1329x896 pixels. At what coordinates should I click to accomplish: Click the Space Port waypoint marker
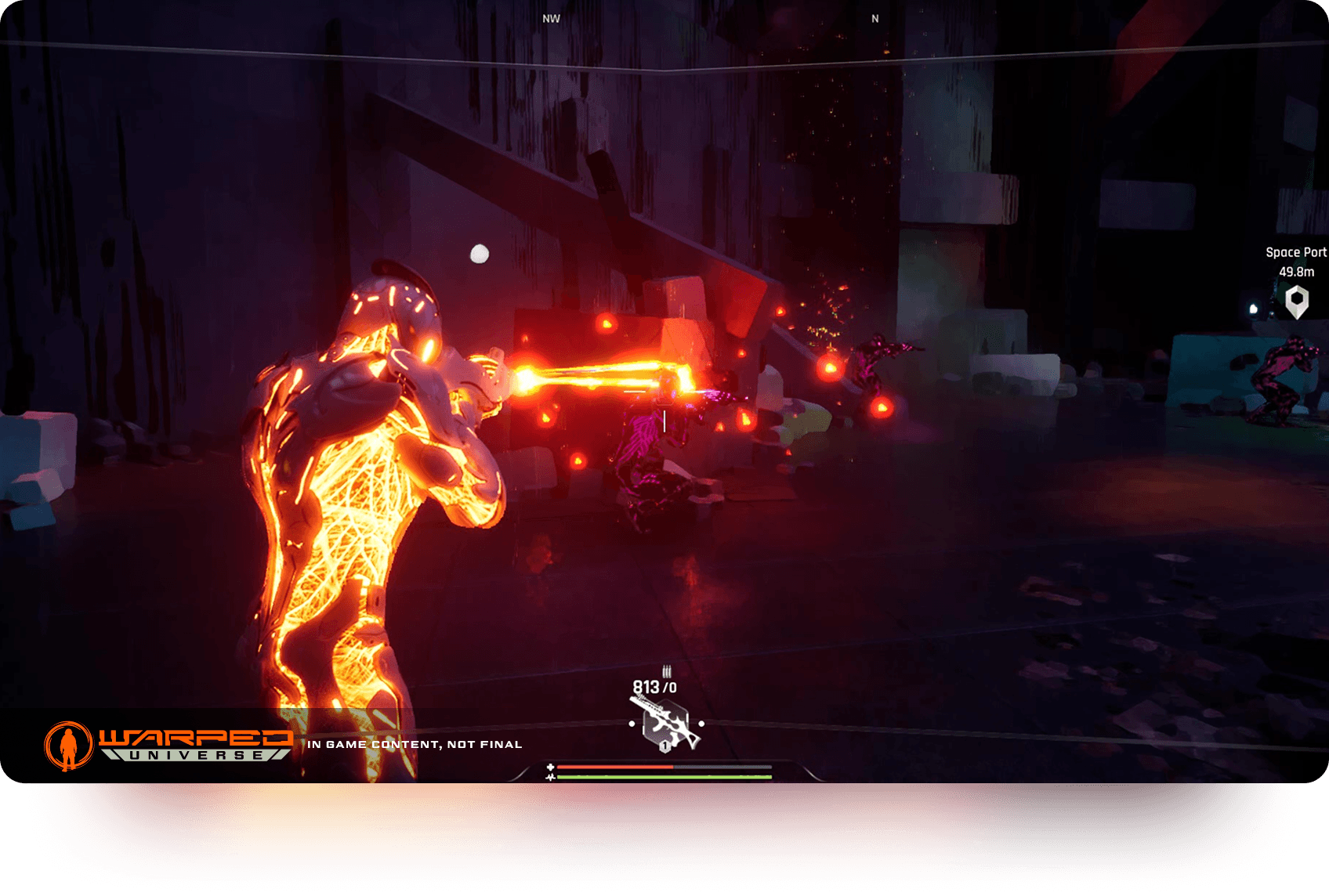pos(1297,302)
